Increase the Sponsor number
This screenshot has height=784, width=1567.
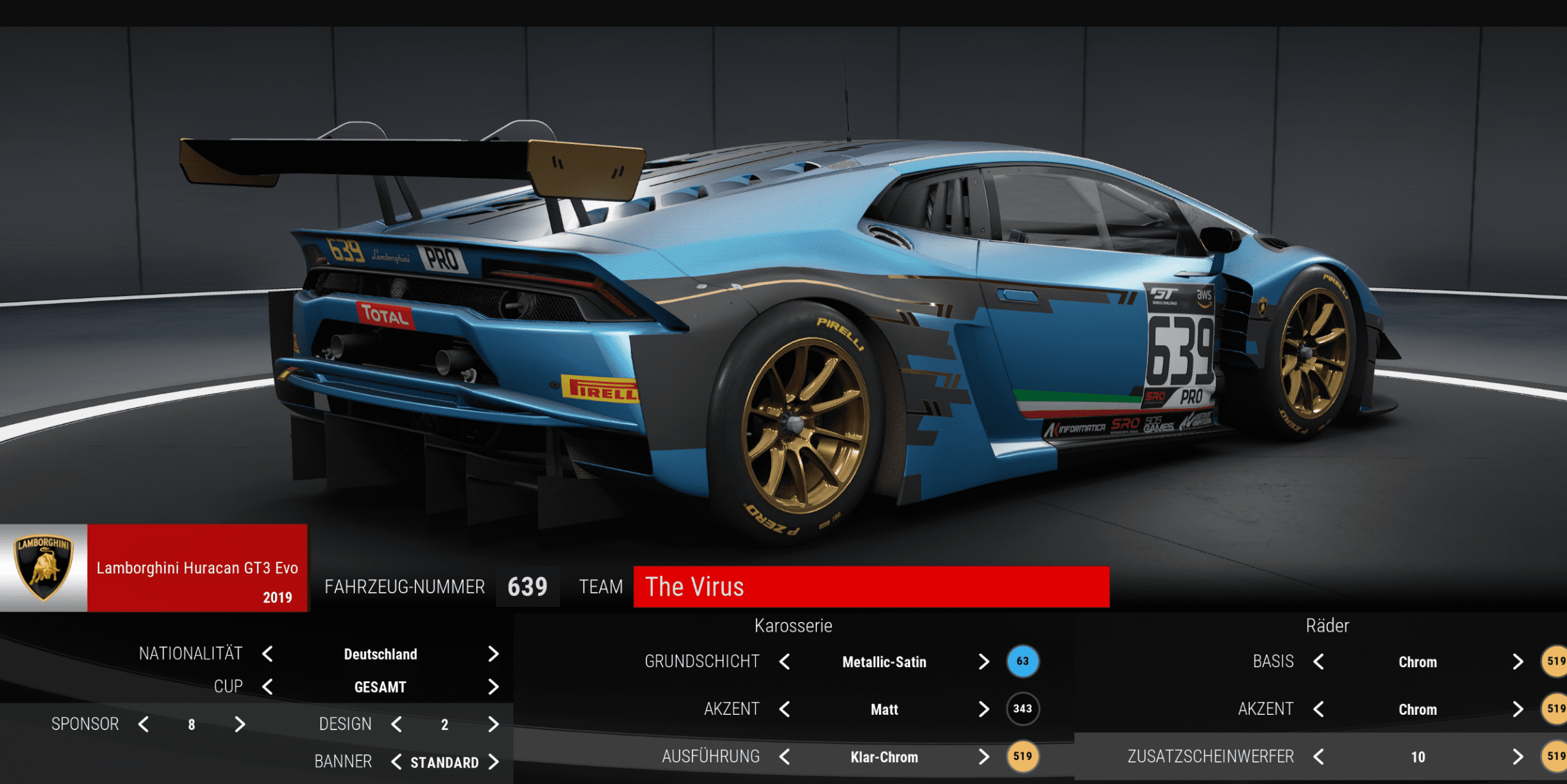(239, 724)
